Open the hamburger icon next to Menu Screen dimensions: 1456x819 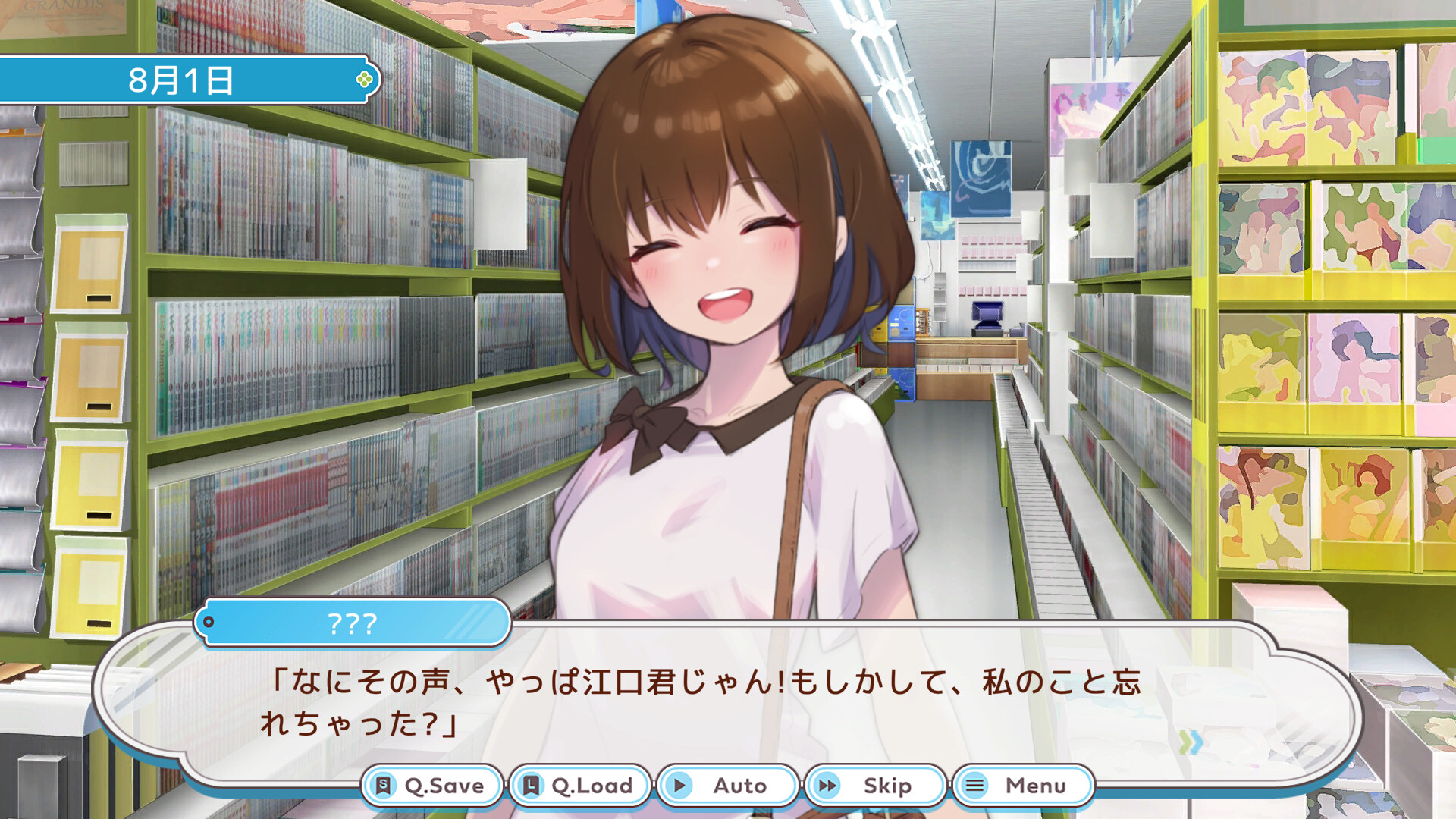(x=974, y=786)
